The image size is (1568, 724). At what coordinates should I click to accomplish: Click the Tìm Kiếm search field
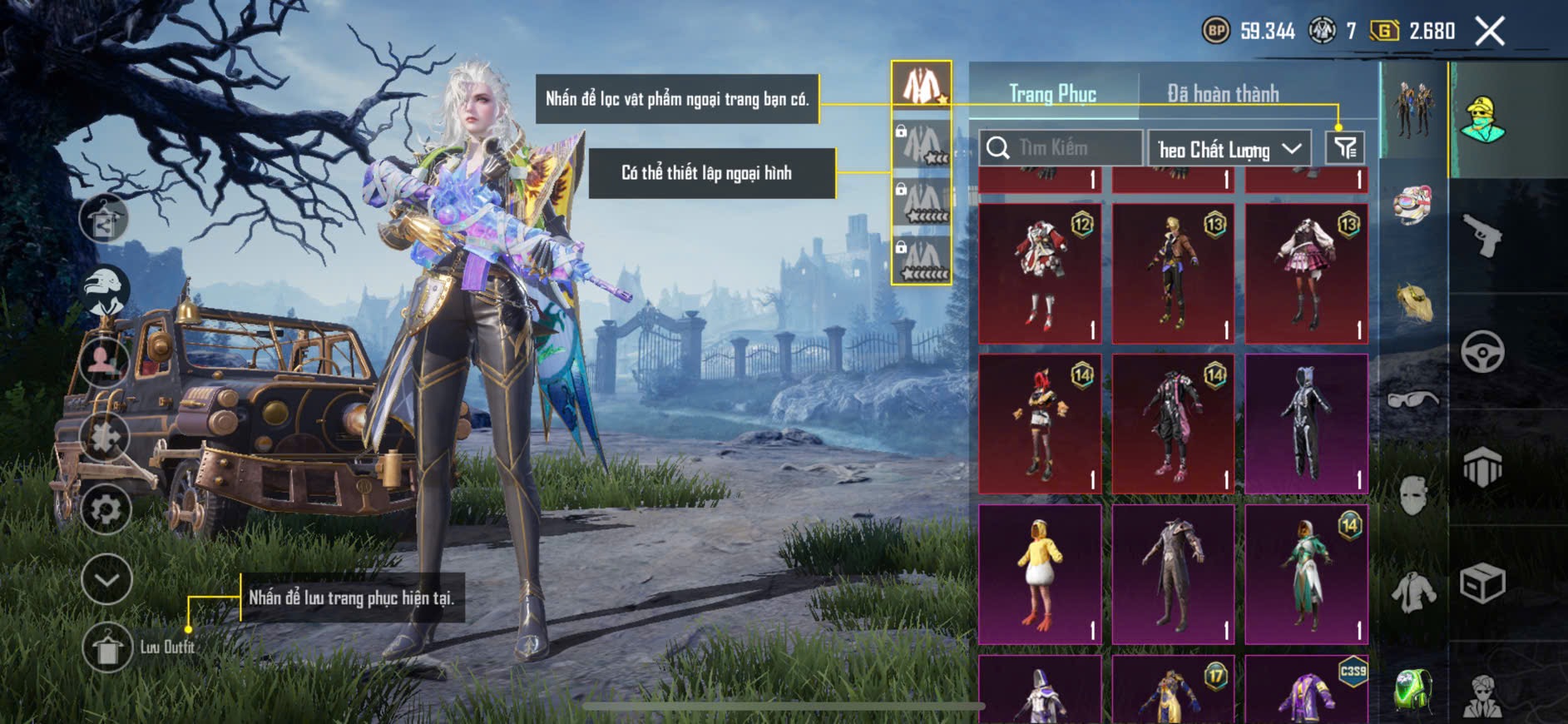(x=1061, y=148)
